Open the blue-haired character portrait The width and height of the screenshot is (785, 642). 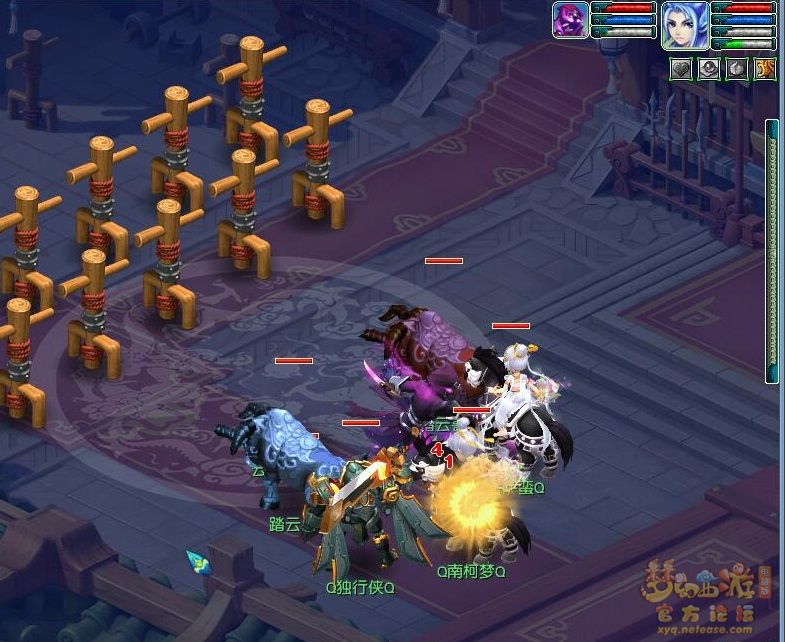tap(685, 25)
